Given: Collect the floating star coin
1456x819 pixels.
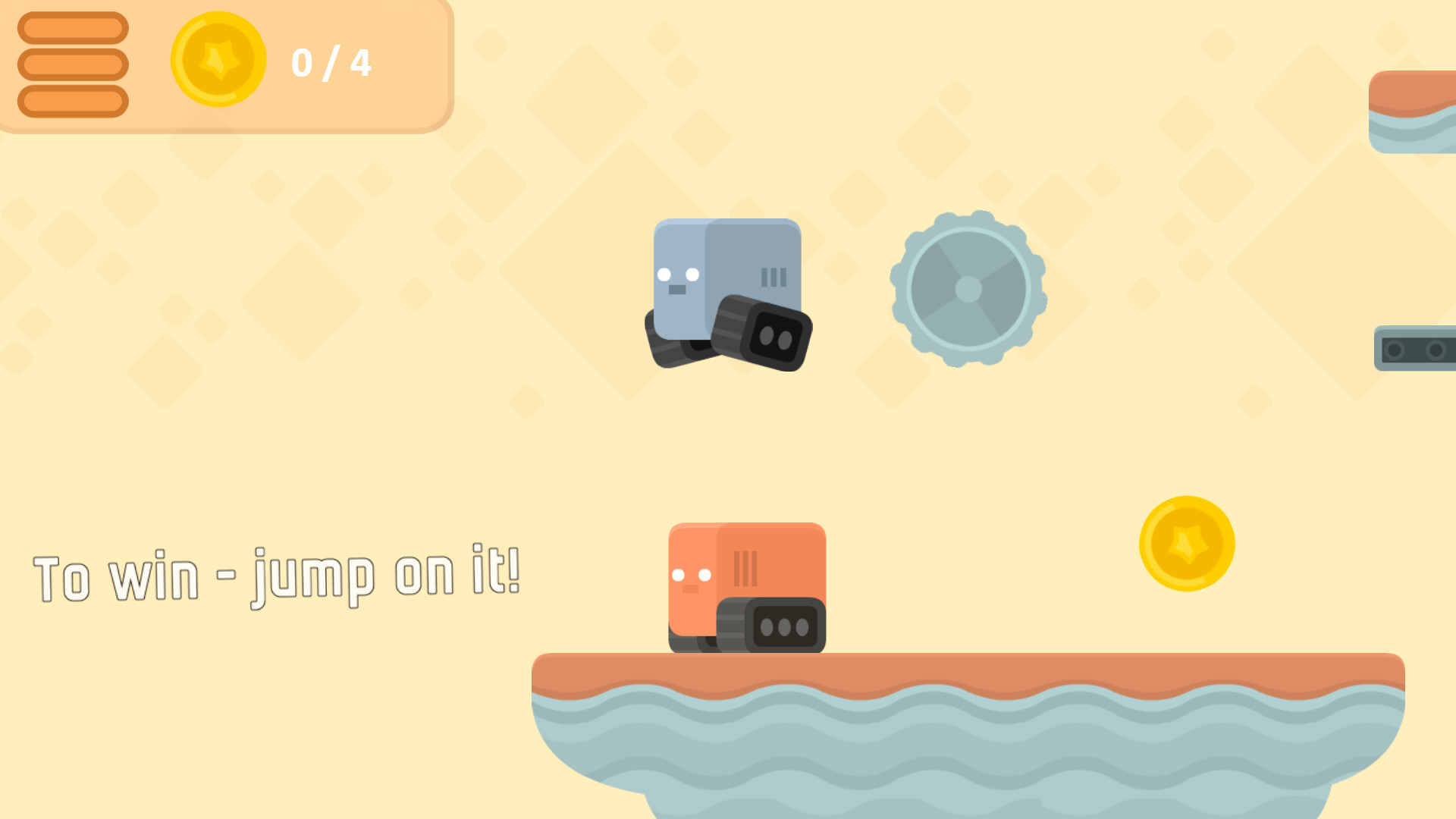Looking at the screenshot, I should pyautogui.click(x=1187, y=541).
